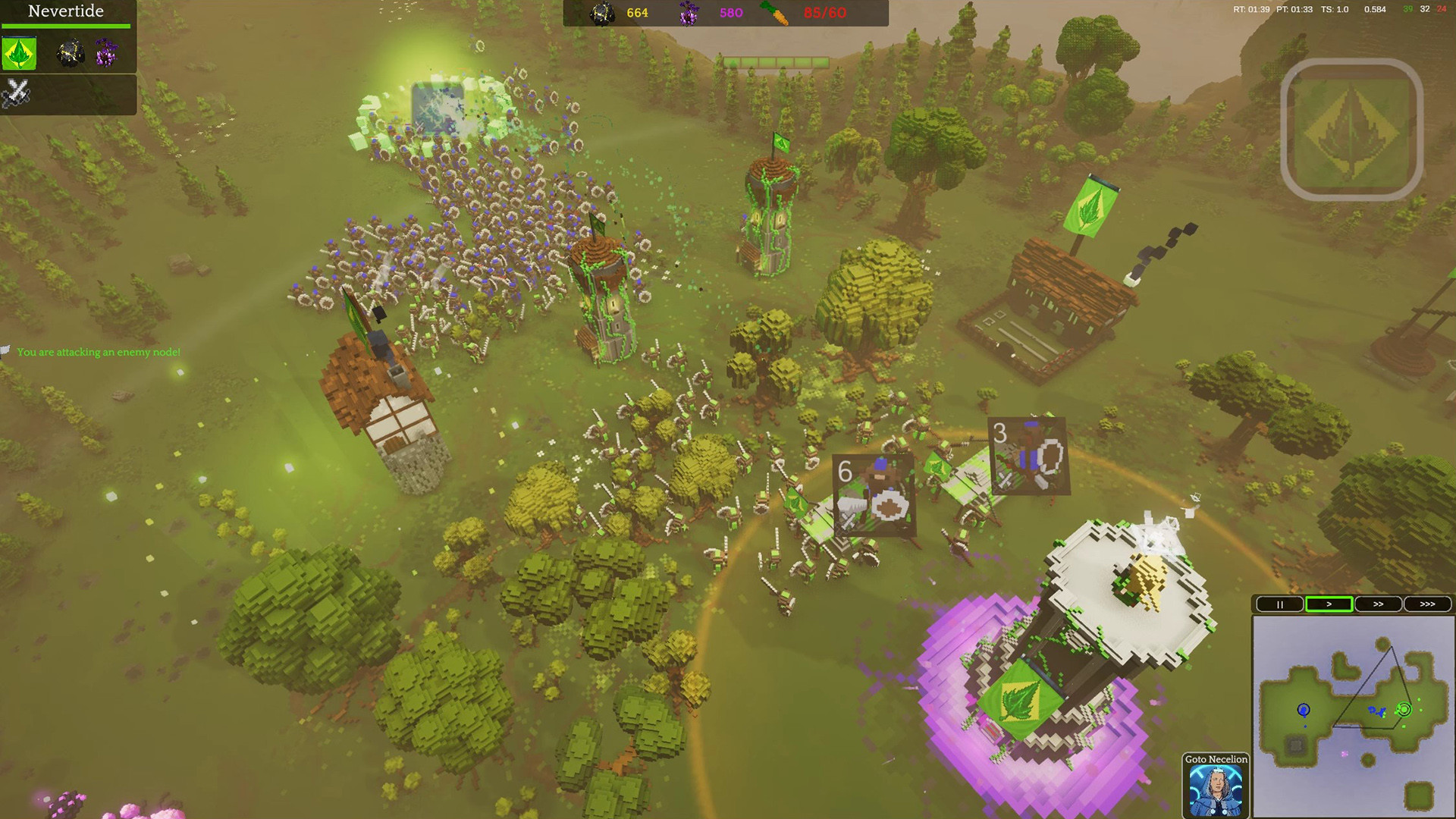Viewport: 1456px width, 819px height.
Task: Set game speed to normal (>)
Action: click(x=1329, y=604)
